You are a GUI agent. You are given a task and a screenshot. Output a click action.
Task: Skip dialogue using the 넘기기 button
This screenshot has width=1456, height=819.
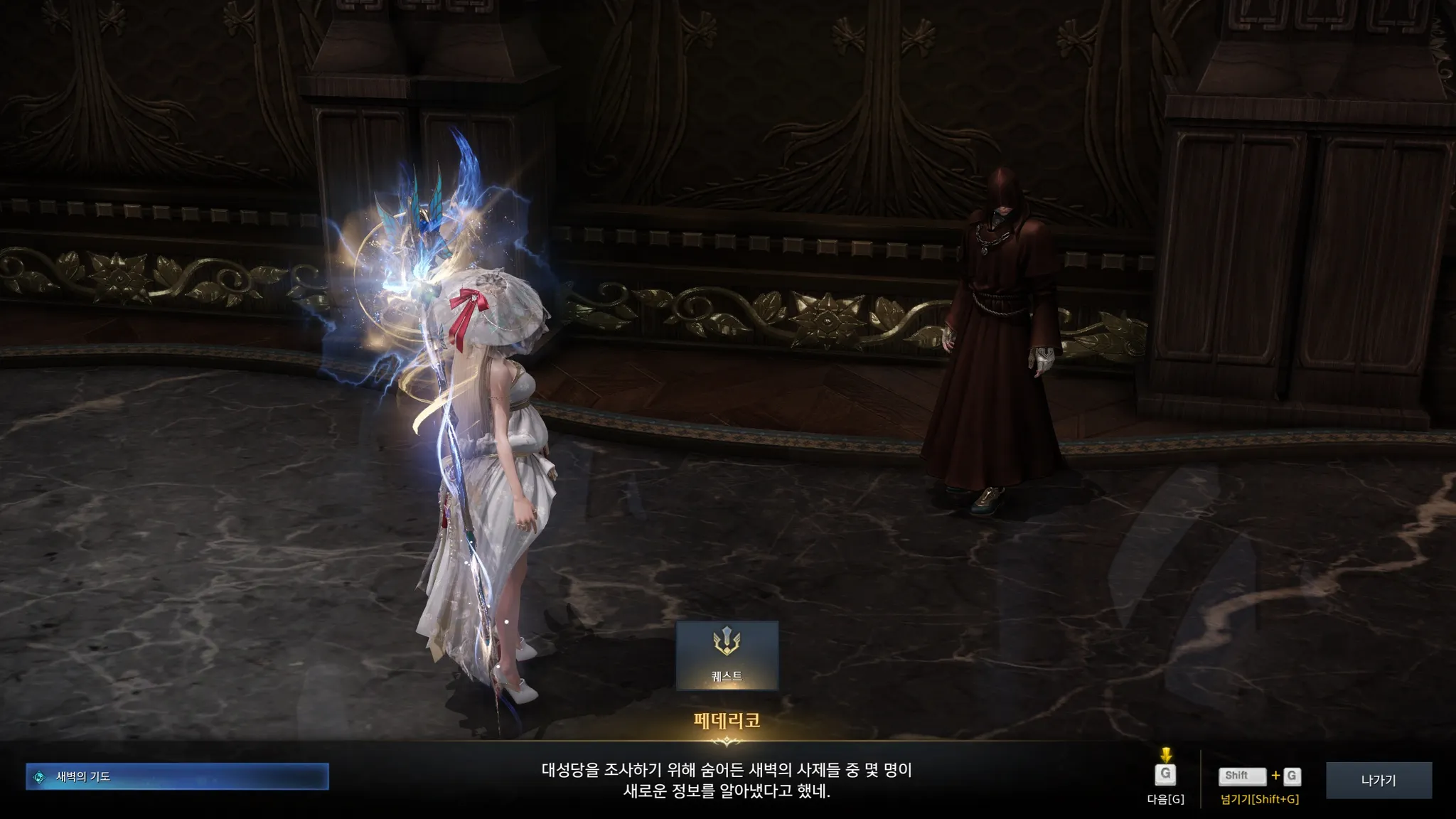(x=1259, y=777)
